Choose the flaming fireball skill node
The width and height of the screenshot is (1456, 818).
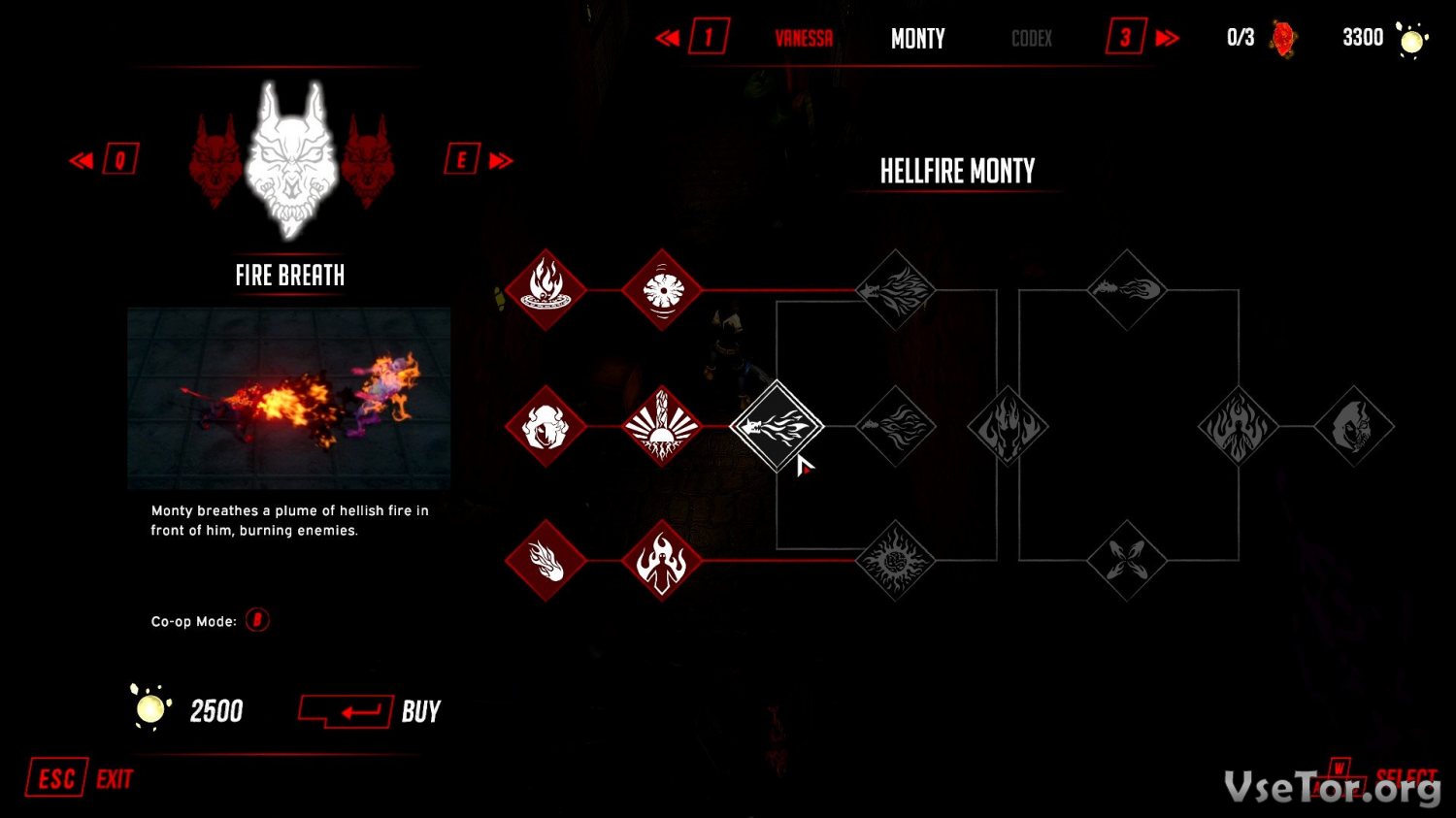tap(546, 560)
